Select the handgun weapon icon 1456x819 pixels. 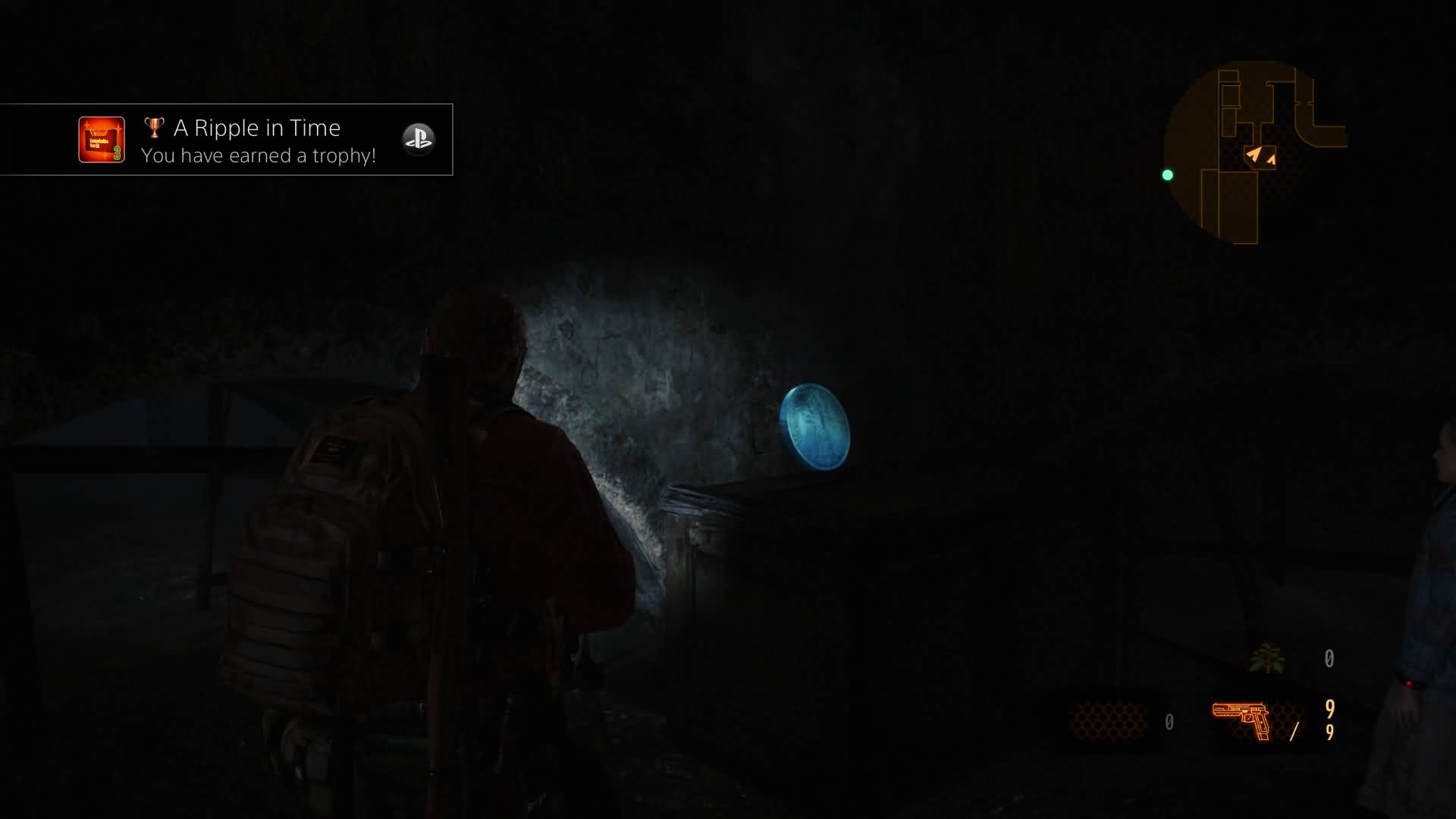pos(1241,719)
